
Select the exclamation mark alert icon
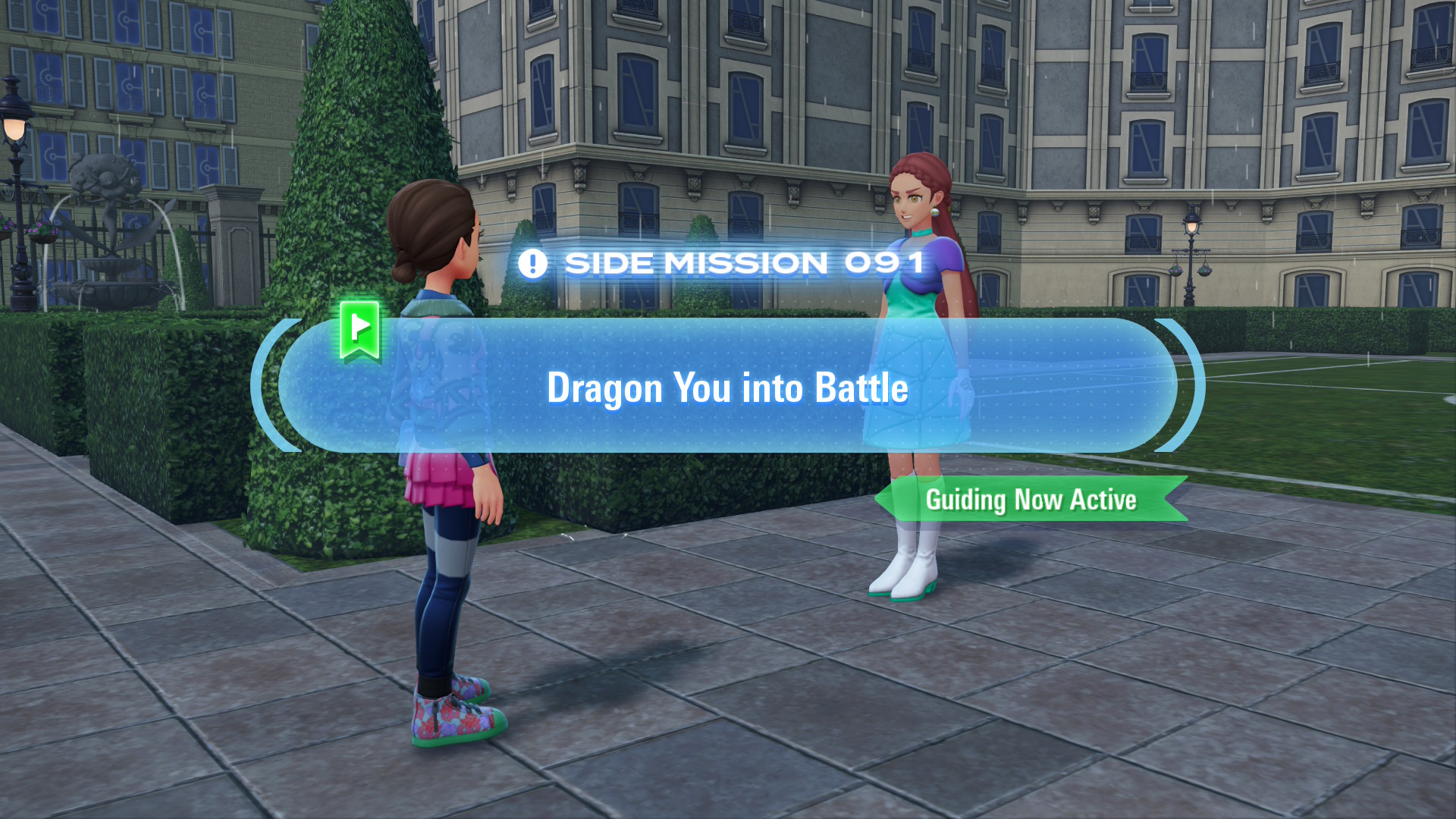point(533,262)
